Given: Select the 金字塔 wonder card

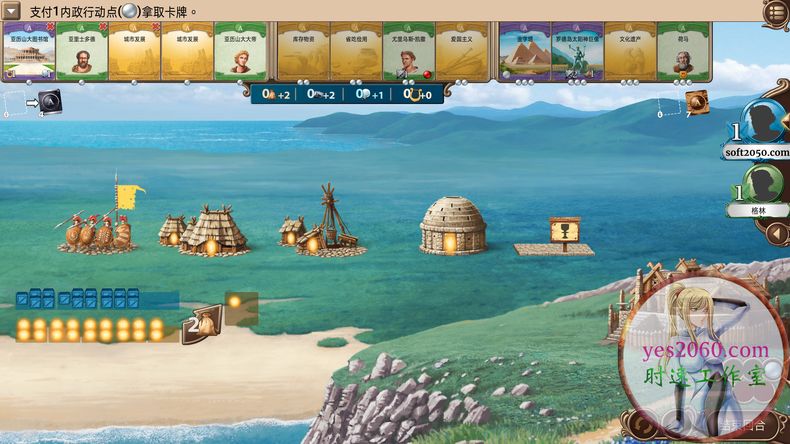Looking at the screenshot, I should 524,52.
